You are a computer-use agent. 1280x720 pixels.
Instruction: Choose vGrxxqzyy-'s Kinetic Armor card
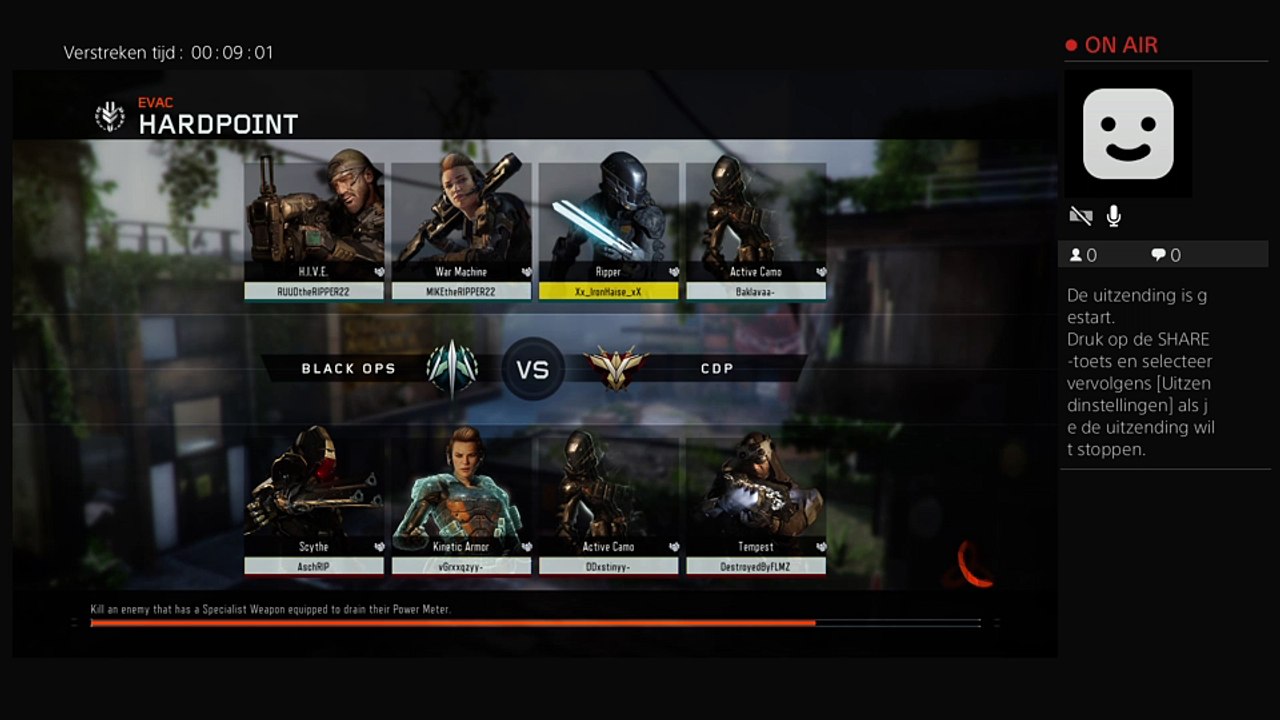[x=461, y=500]
